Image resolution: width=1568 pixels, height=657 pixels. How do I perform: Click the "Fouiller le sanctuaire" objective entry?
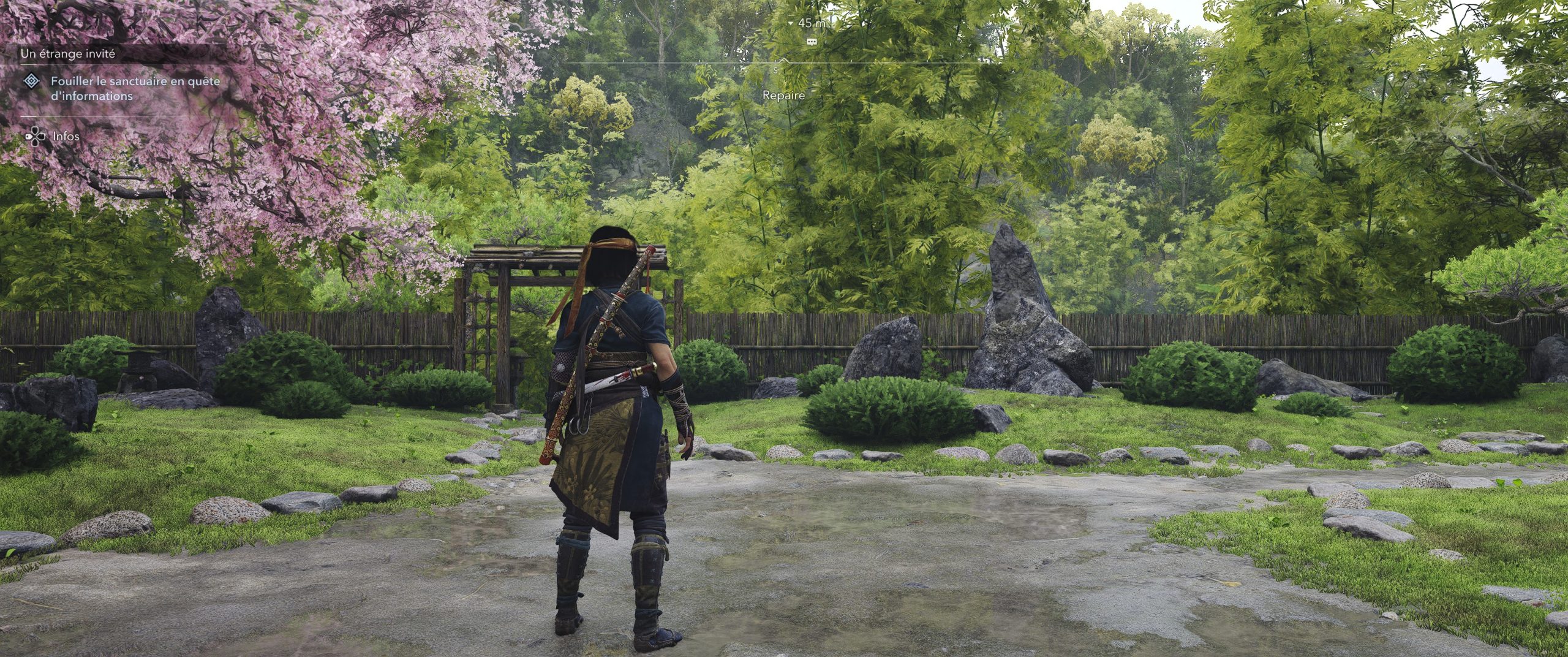[x=135, y=88]
